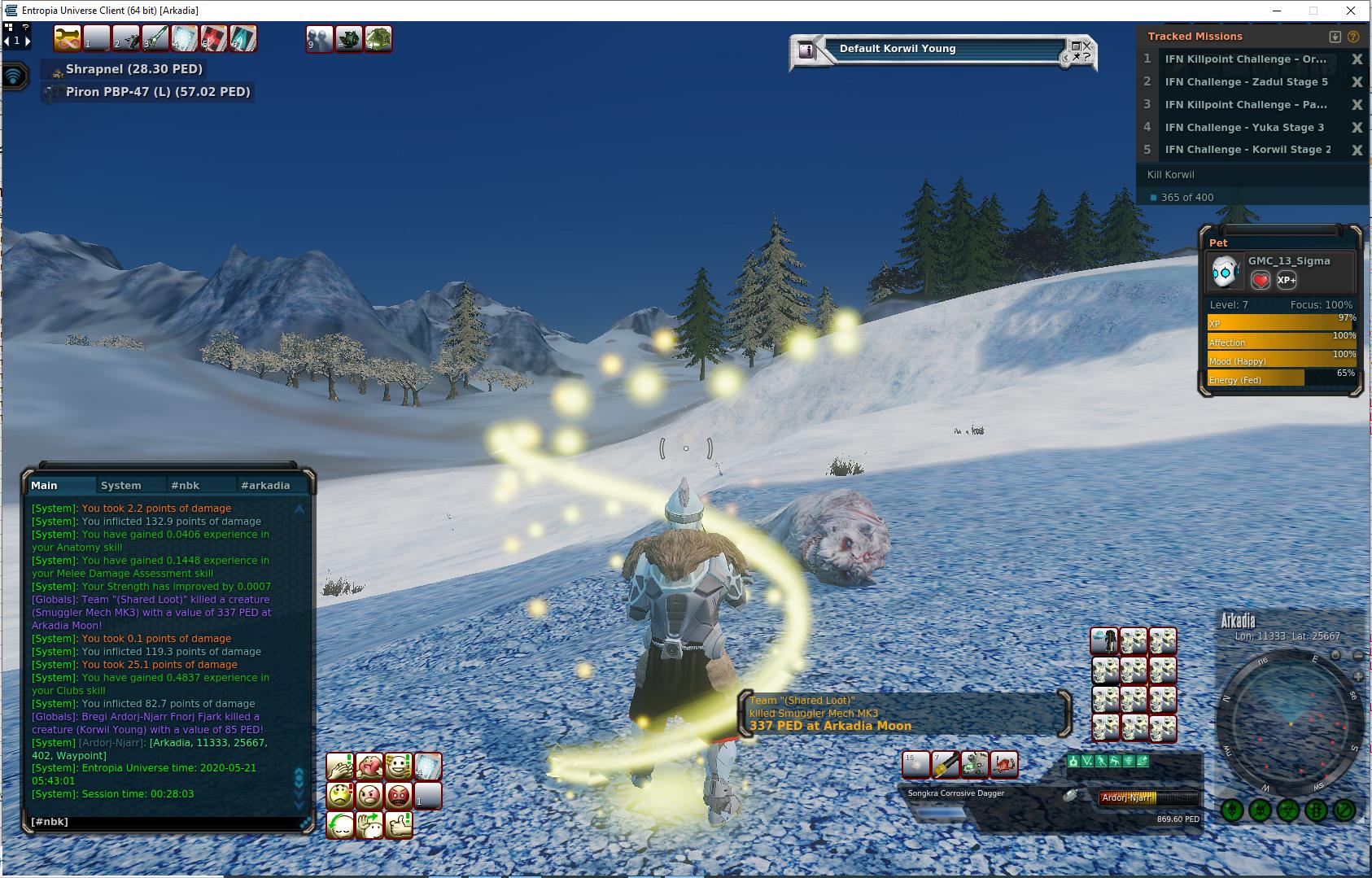Click the green sword hotbar slot
Viewport: 1372px width, 878px height.
(x=155, y=38)
